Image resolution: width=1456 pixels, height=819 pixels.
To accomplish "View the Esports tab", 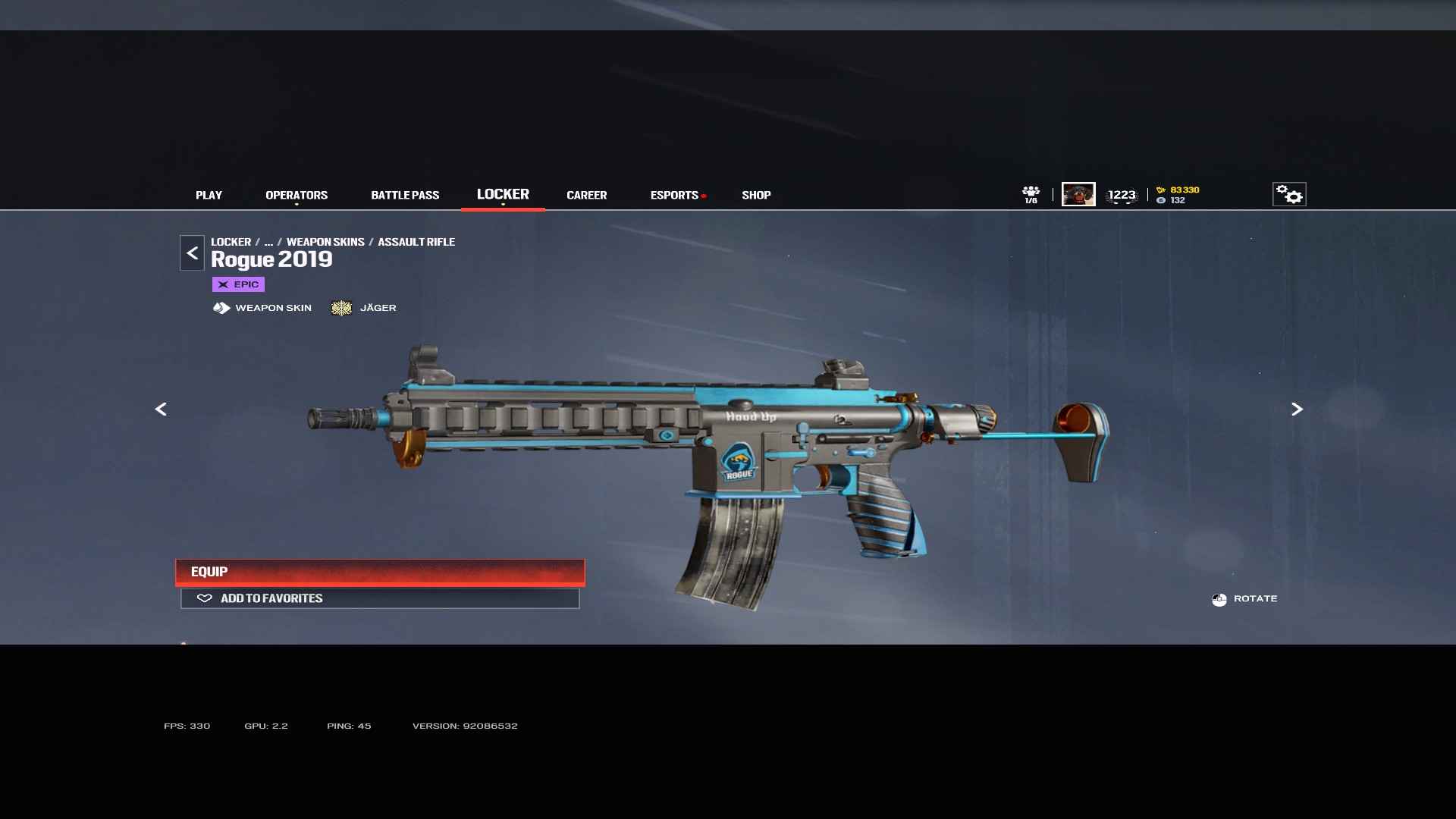I will point(674,195).
